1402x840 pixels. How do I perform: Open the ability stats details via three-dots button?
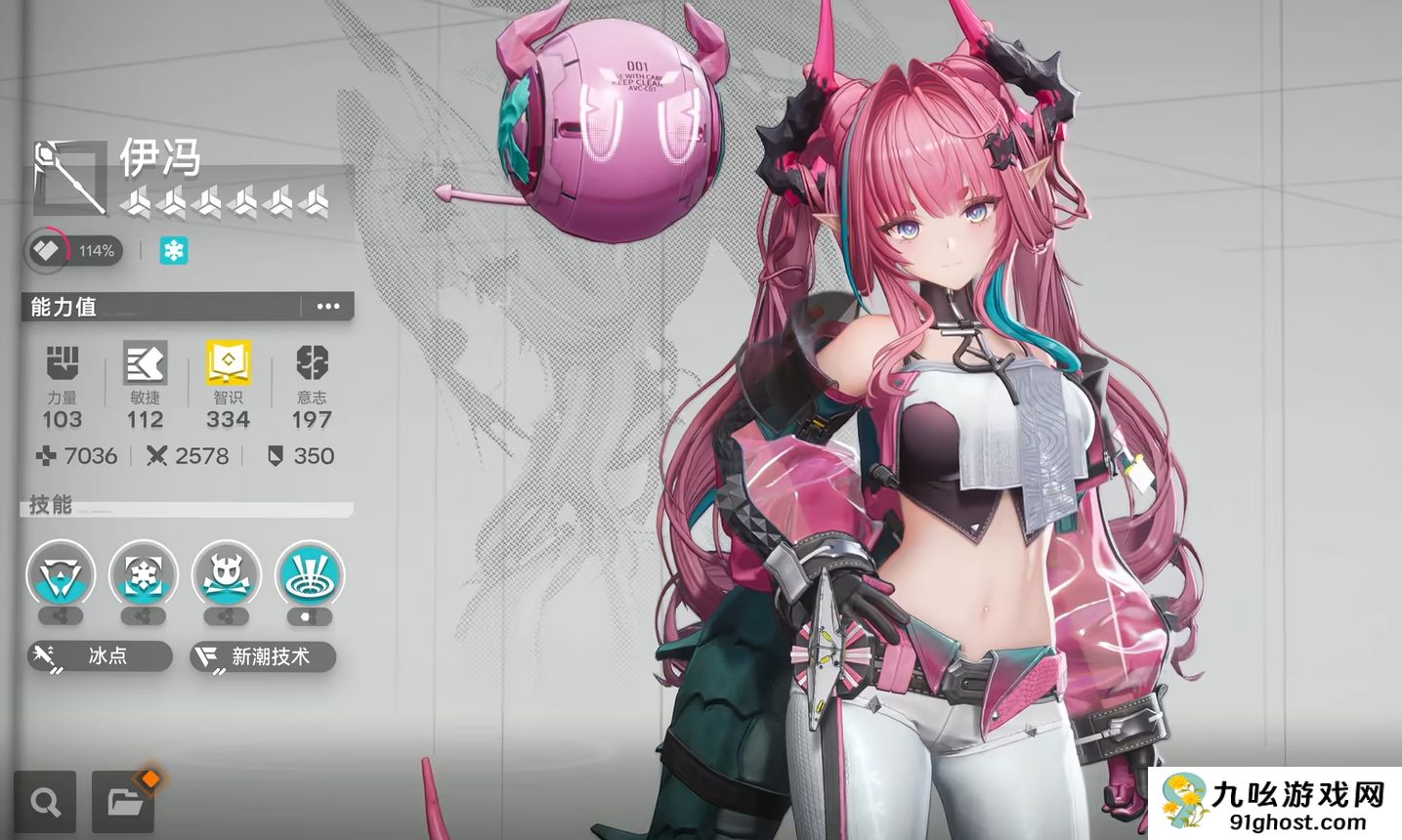328,307
